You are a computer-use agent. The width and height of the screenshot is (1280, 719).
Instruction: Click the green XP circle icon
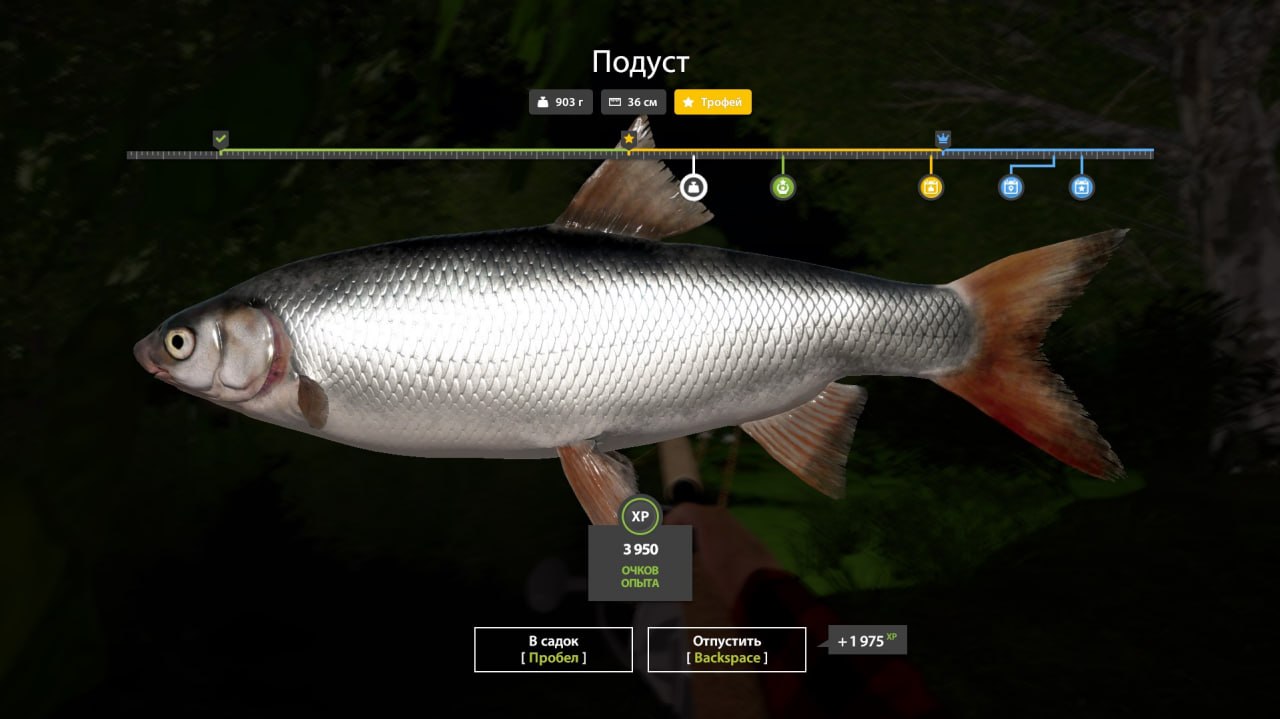click(640, 516)
